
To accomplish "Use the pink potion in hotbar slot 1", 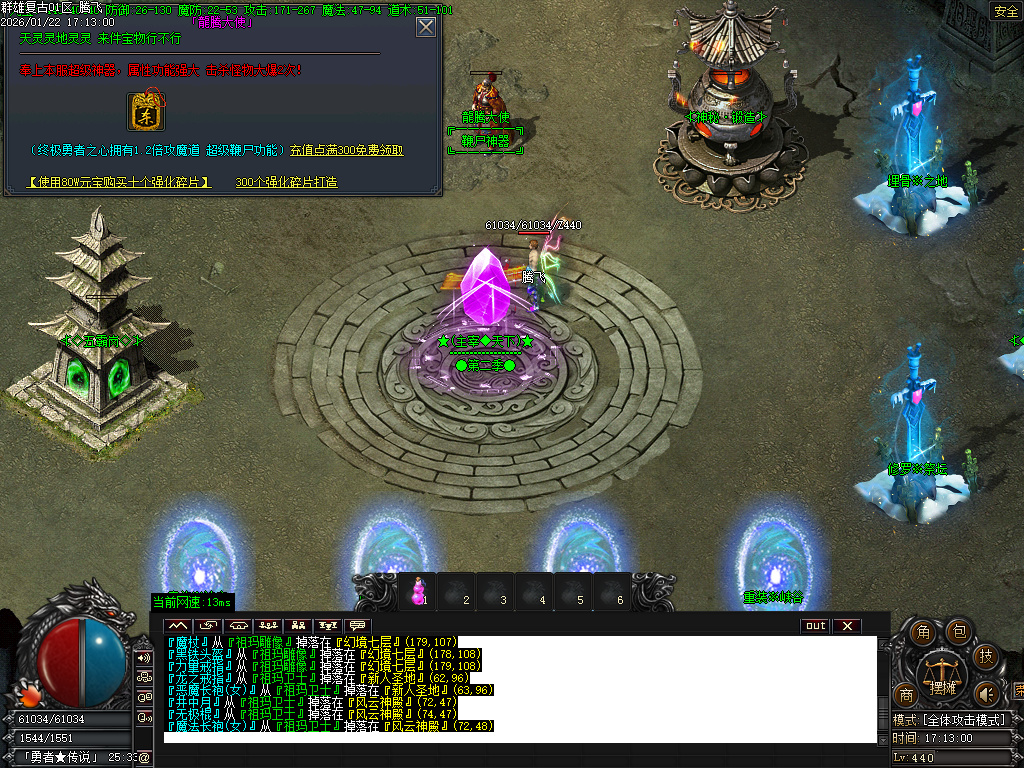I will [418, 592].
